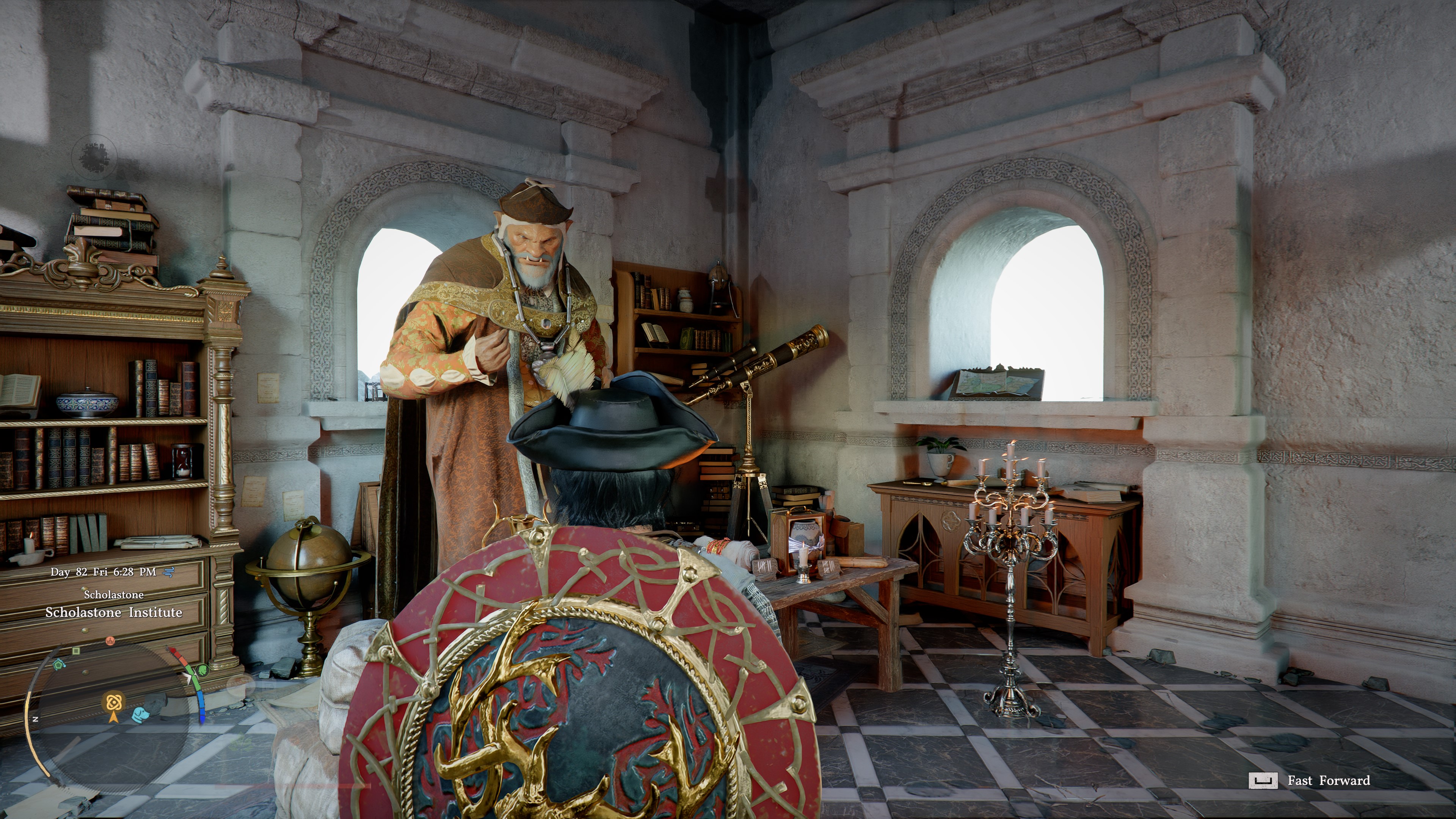Open the circular minimap
1456x819 pixels.
click(x=113, y=718)
